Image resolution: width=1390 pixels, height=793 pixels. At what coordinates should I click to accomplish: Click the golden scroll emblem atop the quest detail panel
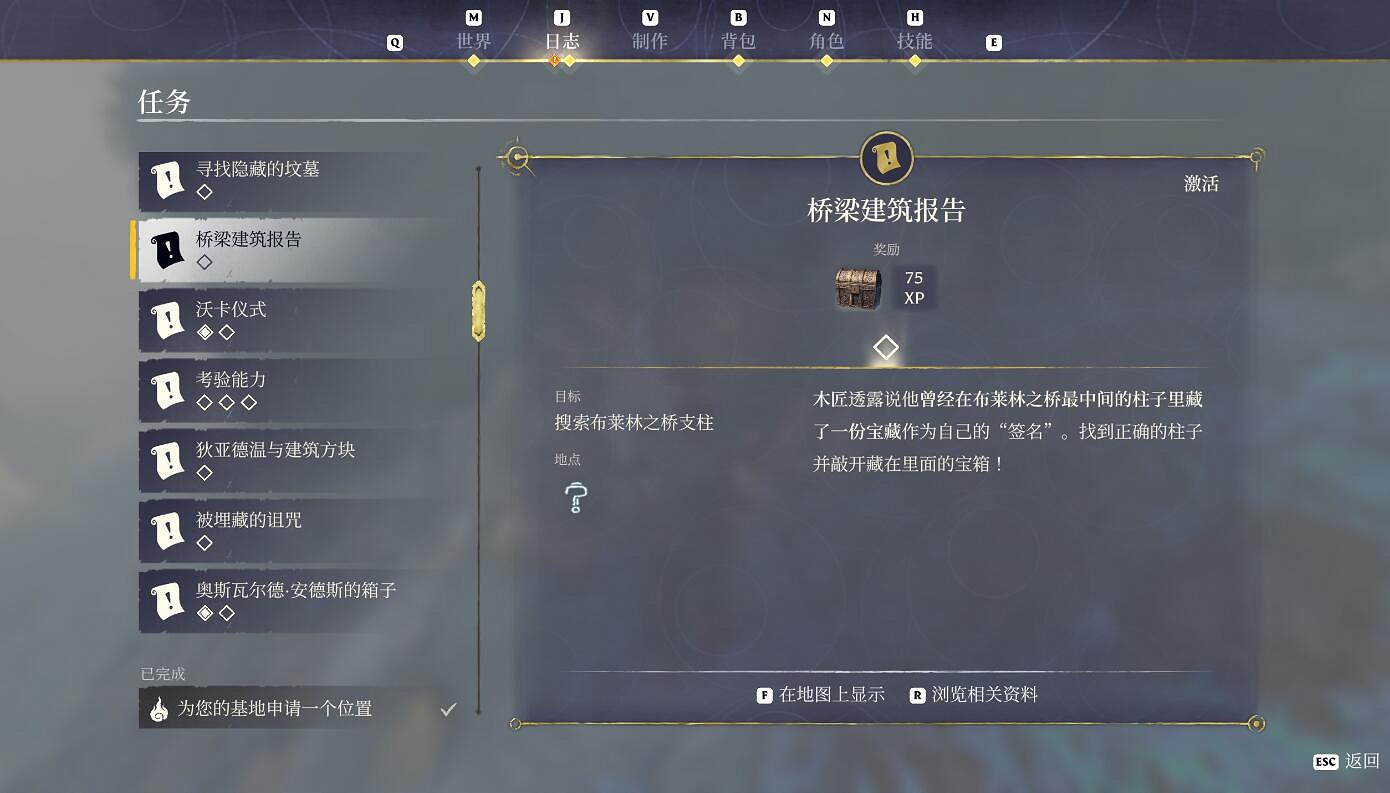pyautogui.click(x=884, y=158)
